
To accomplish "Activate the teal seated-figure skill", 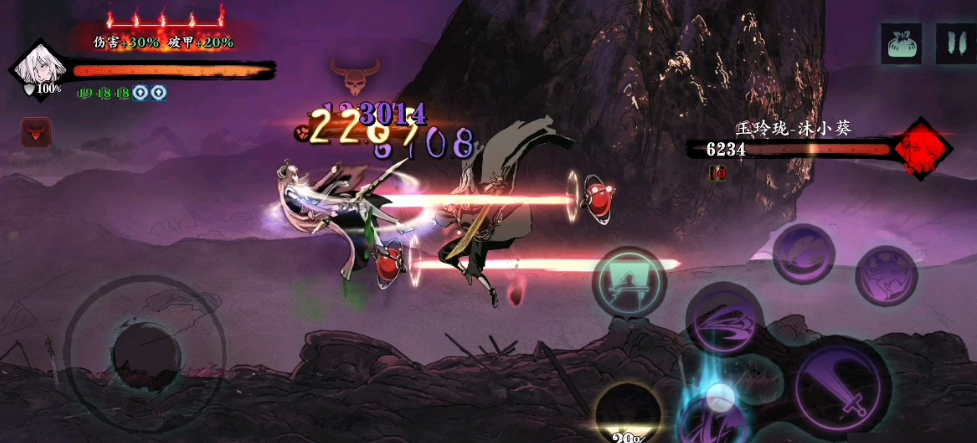I will [629, 281].
